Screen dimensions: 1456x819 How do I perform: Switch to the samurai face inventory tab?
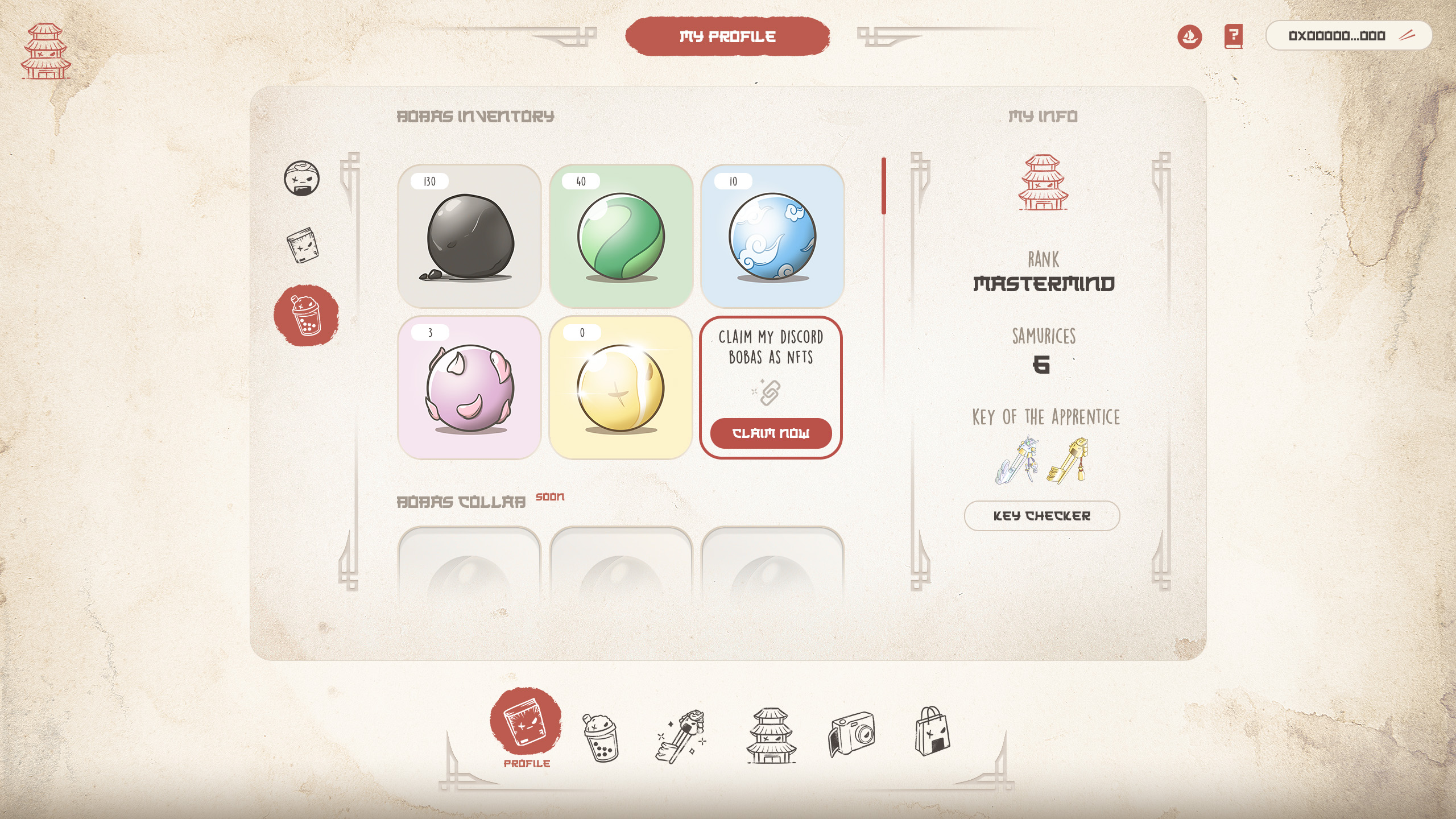pos(301,179)
